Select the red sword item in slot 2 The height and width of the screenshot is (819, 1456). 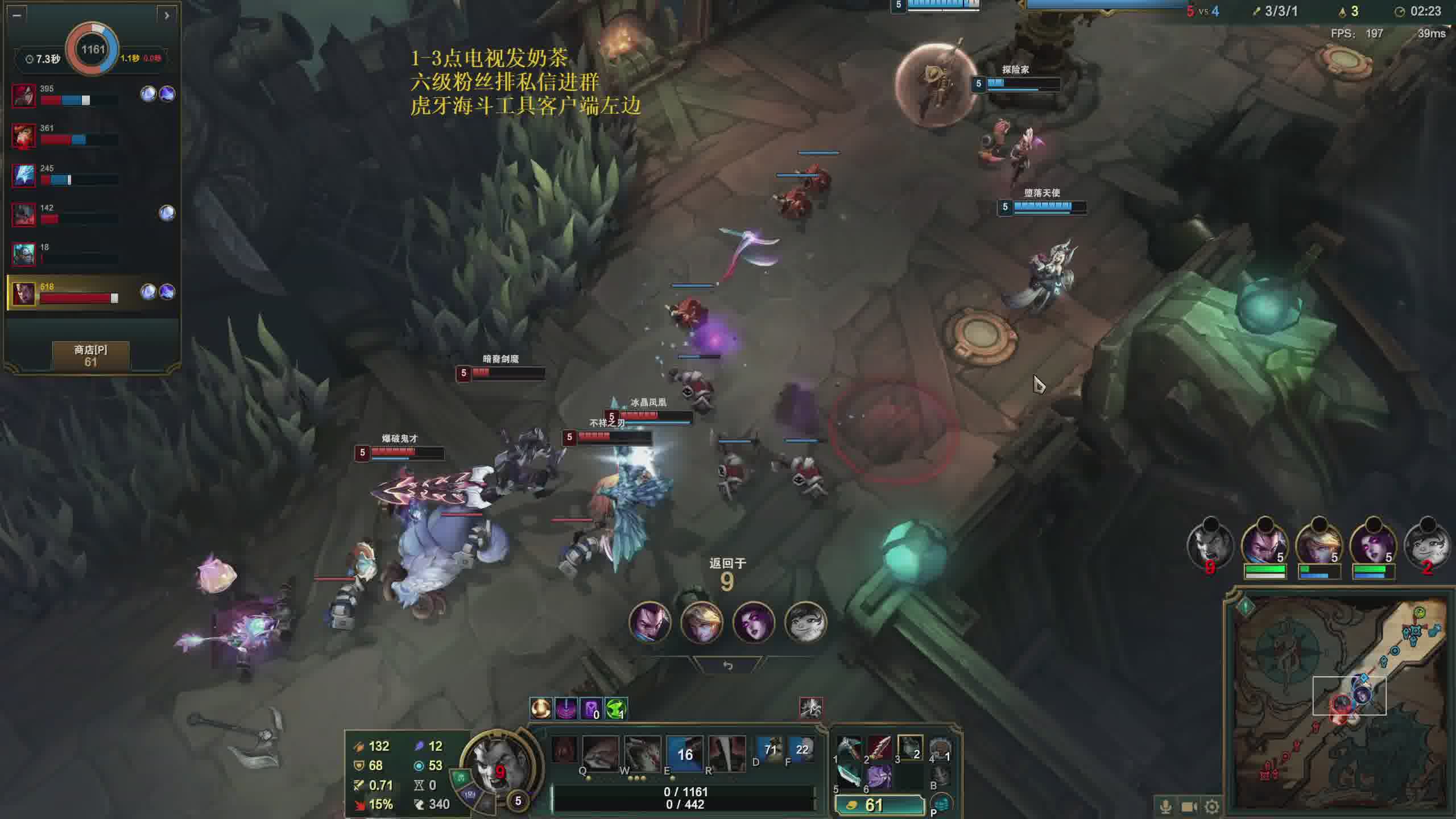tap(879, 748)
